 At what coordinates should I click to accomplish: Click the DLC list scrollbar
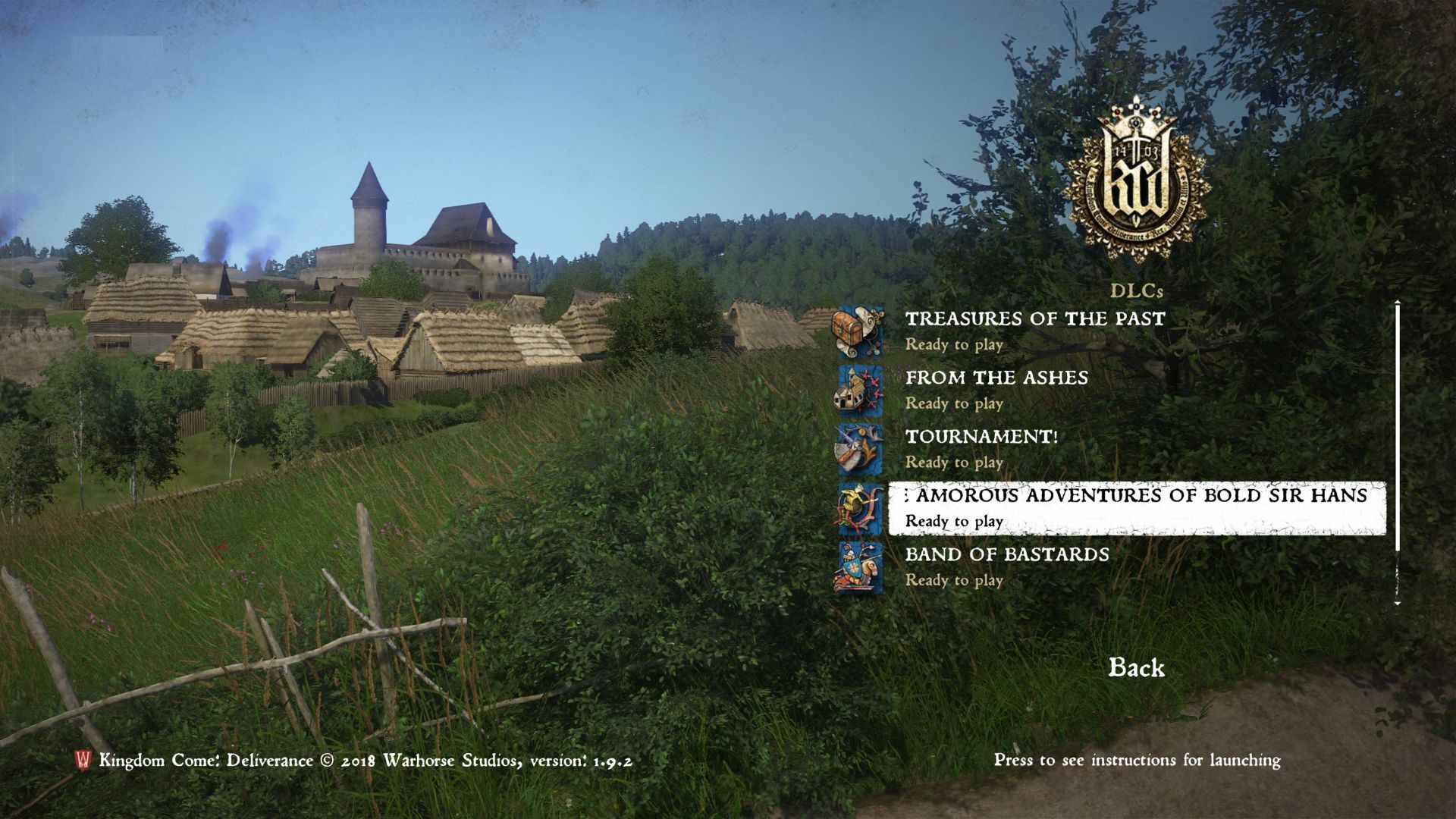pos(1397,426)
